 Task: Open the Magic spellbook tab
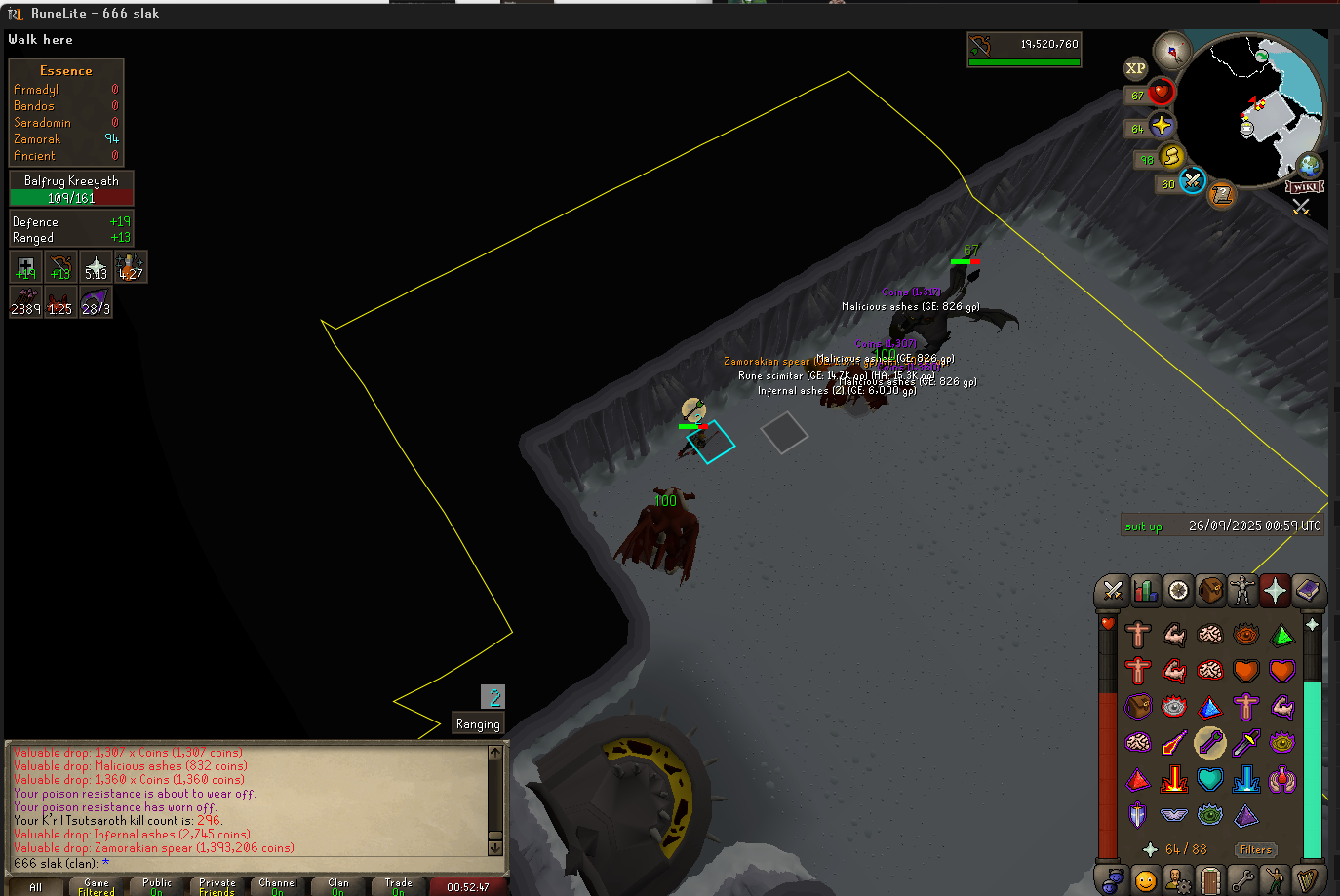click(1308, 591)
